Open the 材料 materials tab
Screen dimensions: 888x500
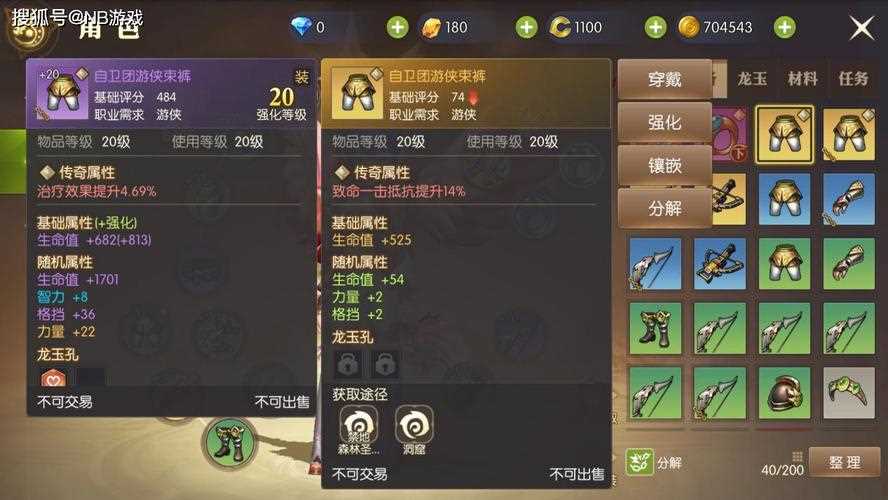(802, 79)
